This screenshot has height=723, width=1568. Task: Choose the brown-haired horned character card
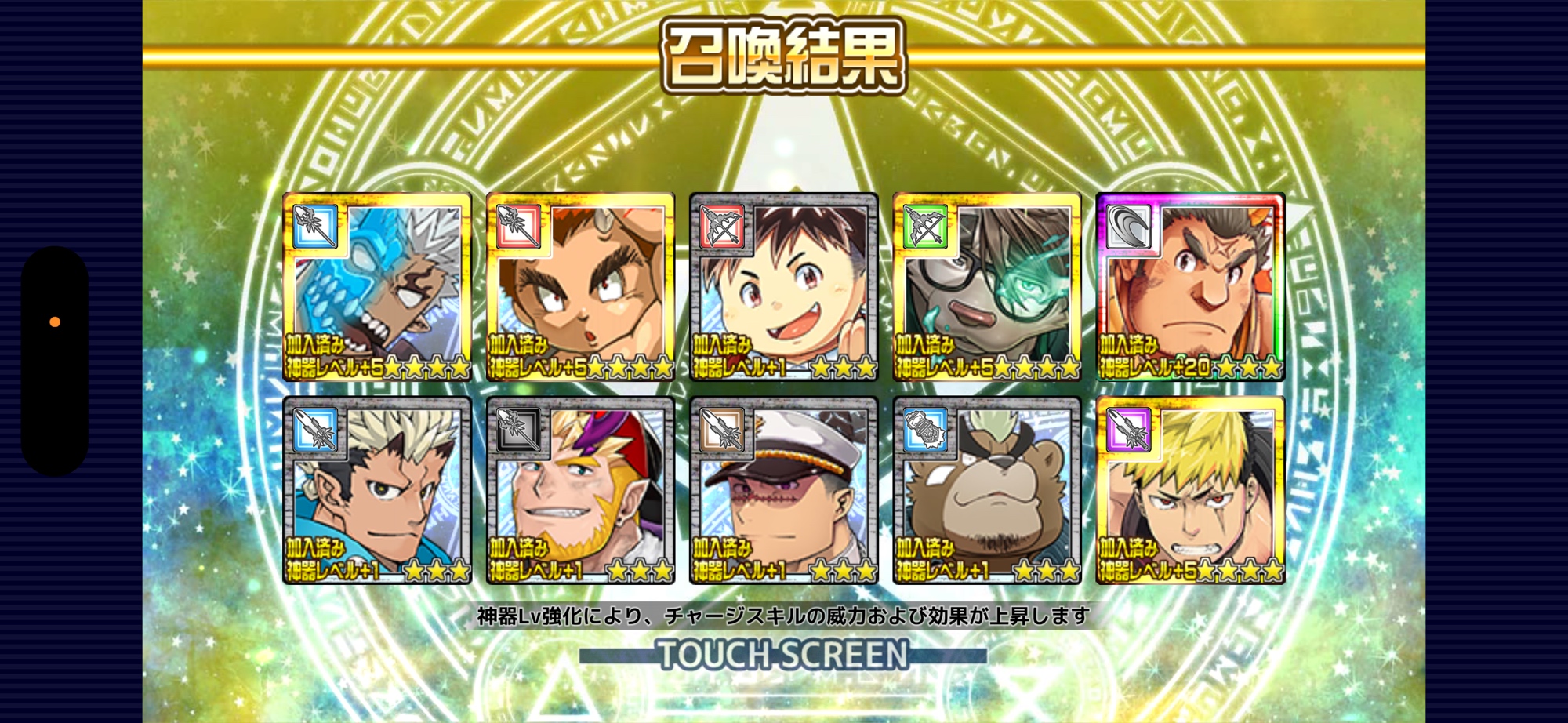[580, 287]
